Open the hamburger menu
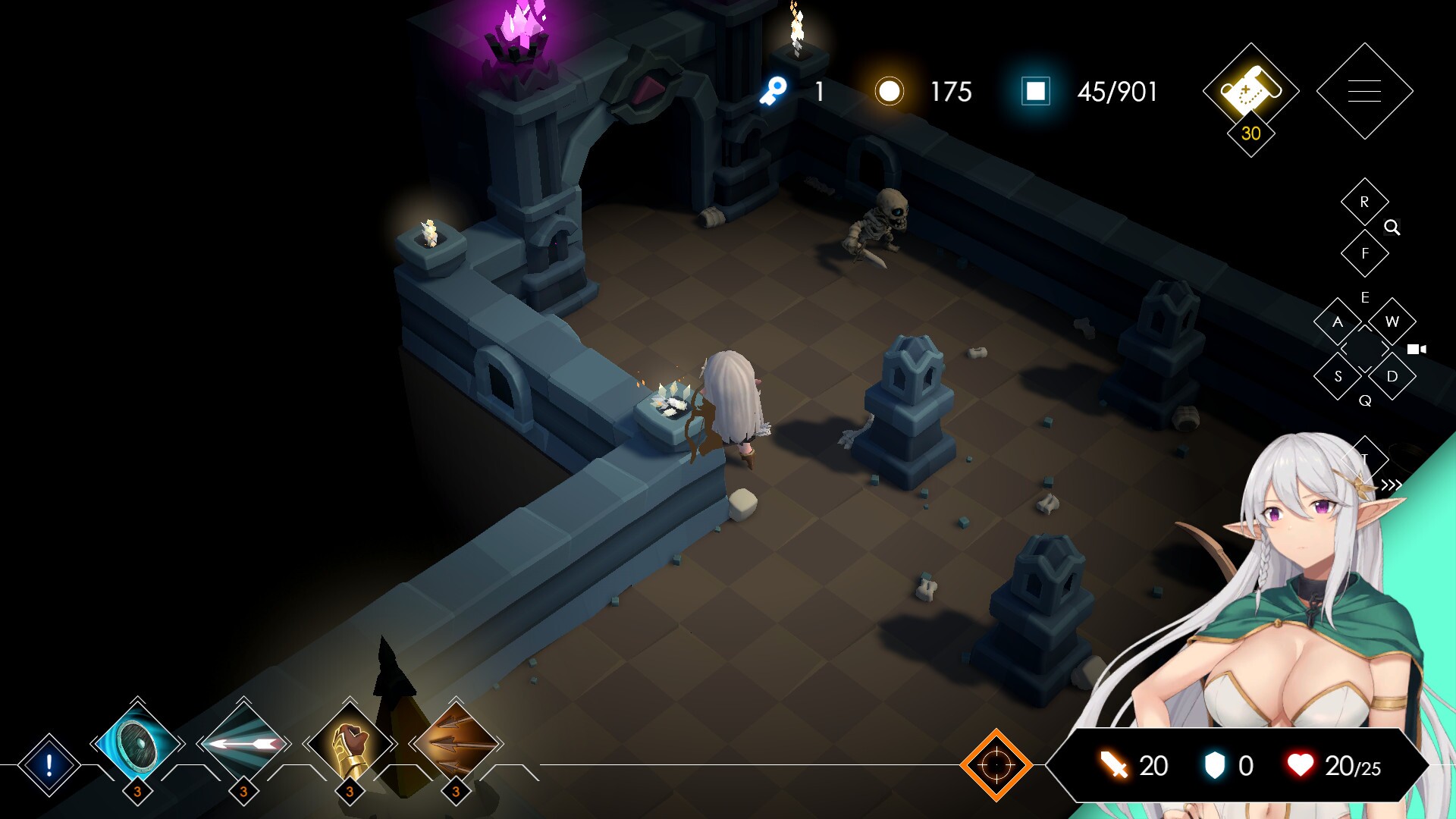Screen dimensions: 1456x819 [1363, 93]
